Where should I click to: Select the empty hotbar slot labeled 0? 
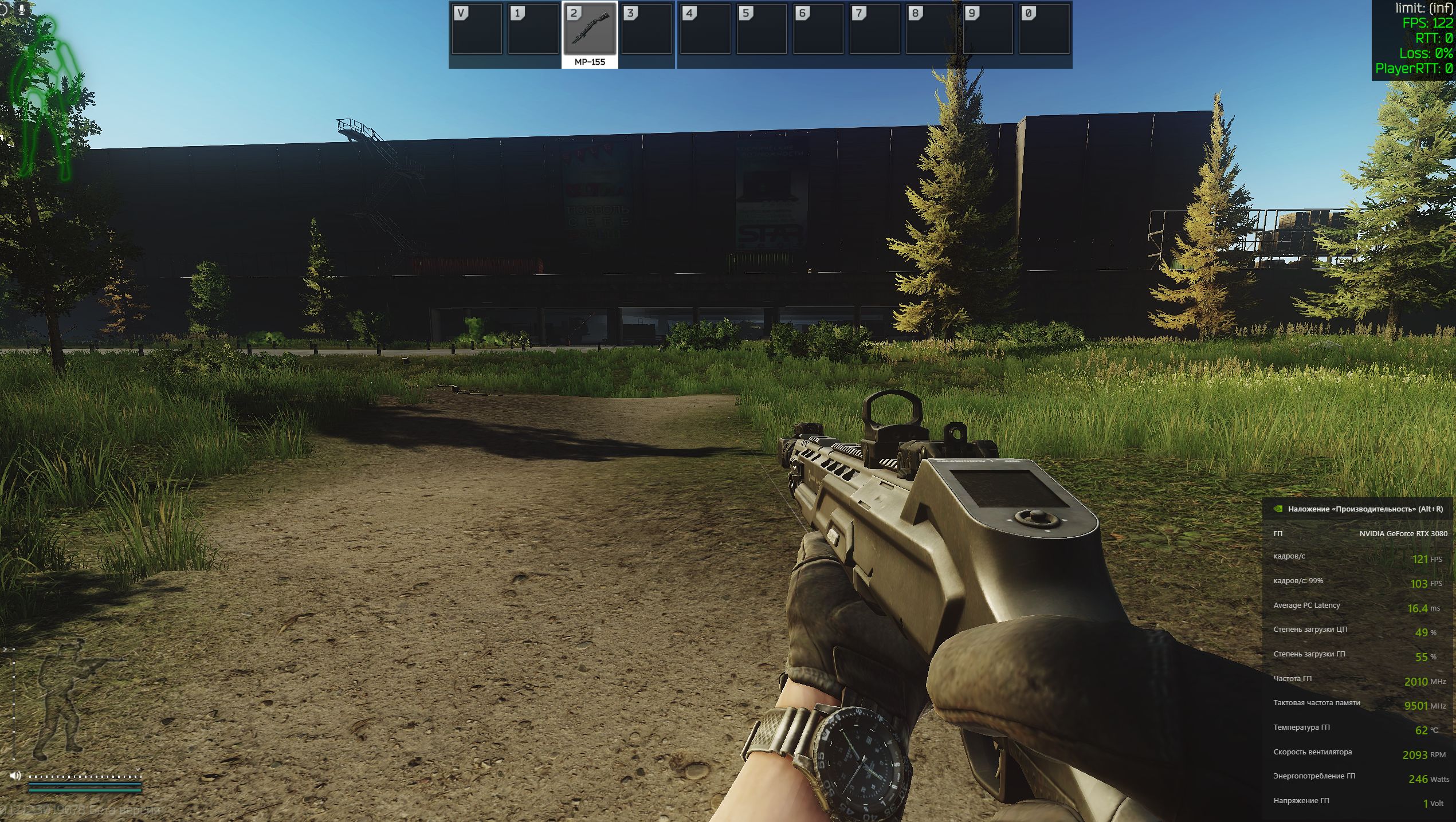click(1043, 30)
